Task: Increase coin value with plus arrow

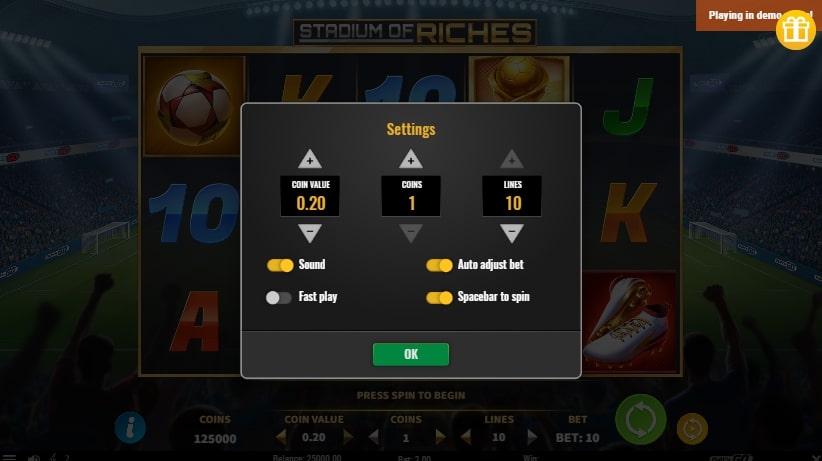Action: point(310,159)
